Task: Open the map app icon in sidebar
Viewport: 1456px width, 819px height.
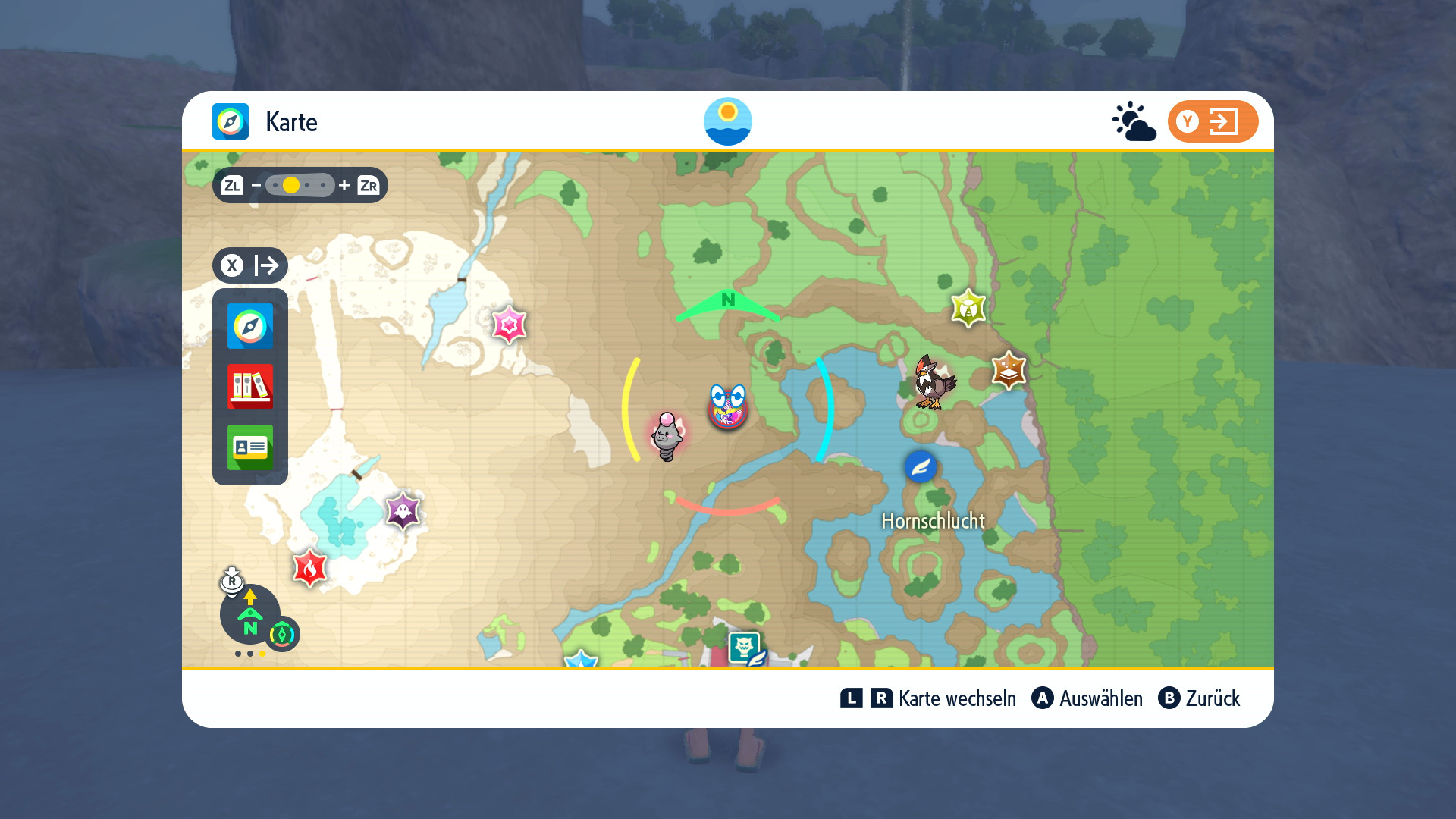Action: click(x=250, y=326)
